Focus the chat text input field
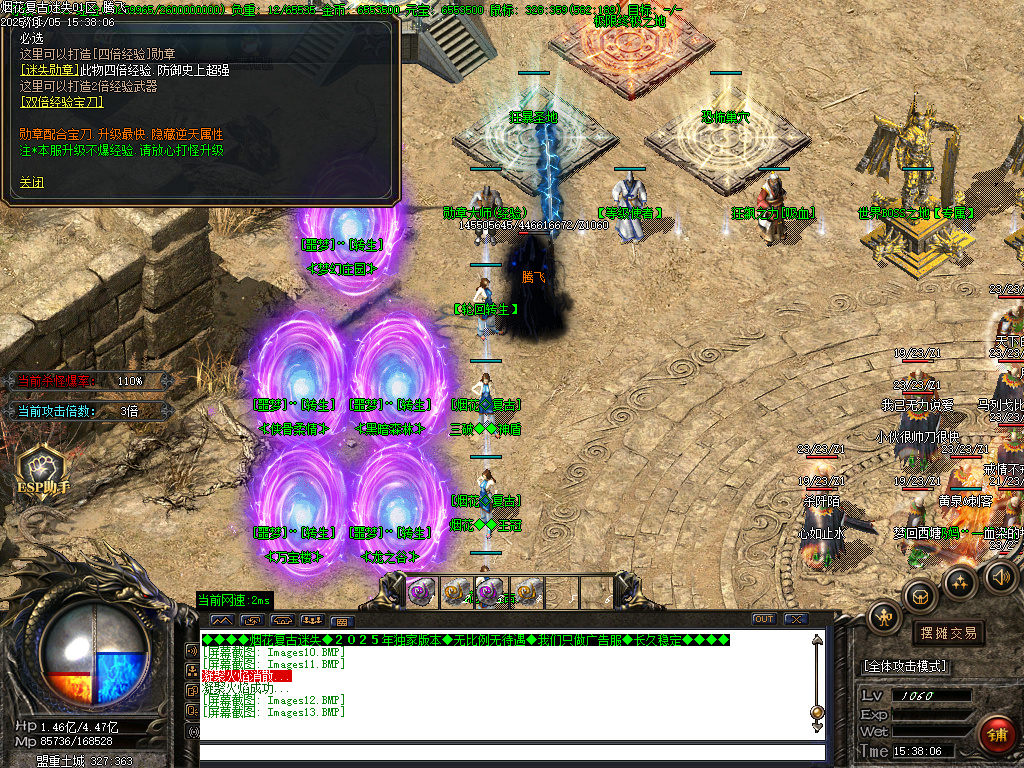 [512, 753]
